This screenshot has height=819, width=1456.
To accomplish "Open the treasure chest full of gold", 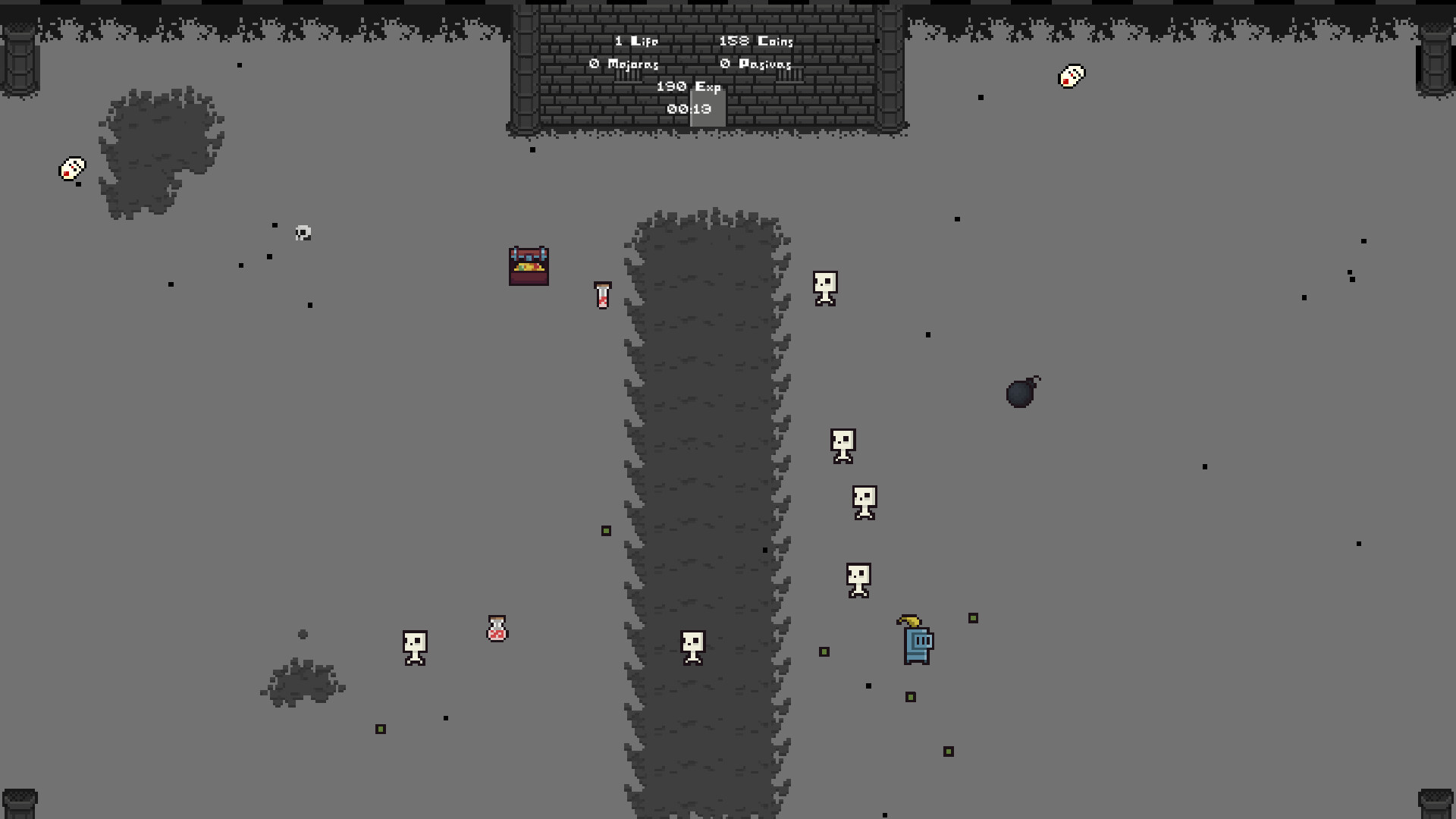I will [529, 265].
